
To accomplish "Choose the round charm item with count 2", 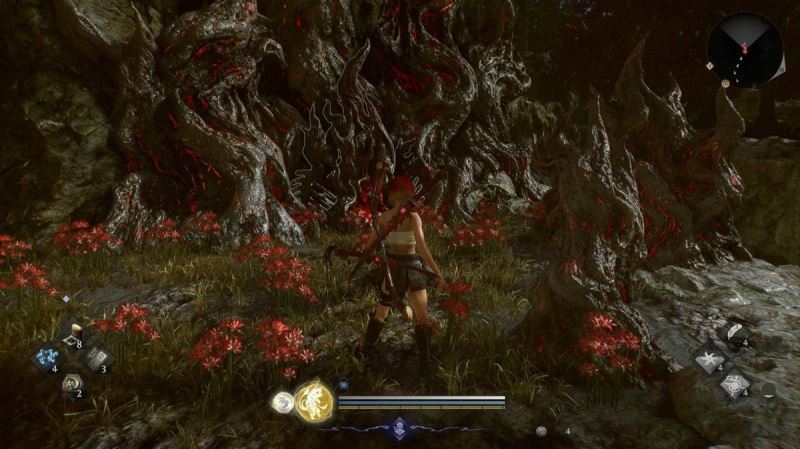I will [71, 383].
